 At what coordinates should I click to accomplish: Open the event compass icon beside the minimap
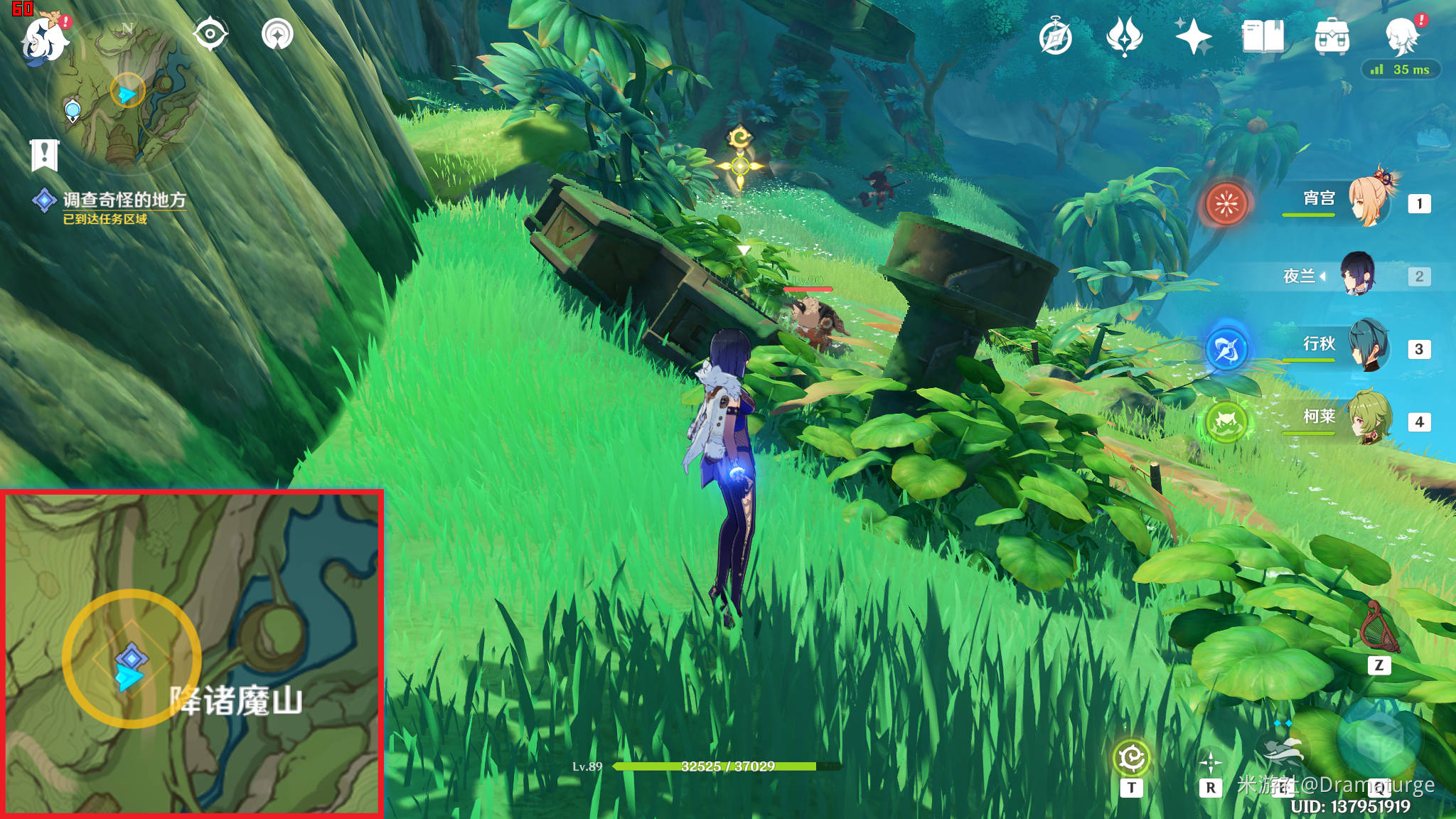(277, 34)
